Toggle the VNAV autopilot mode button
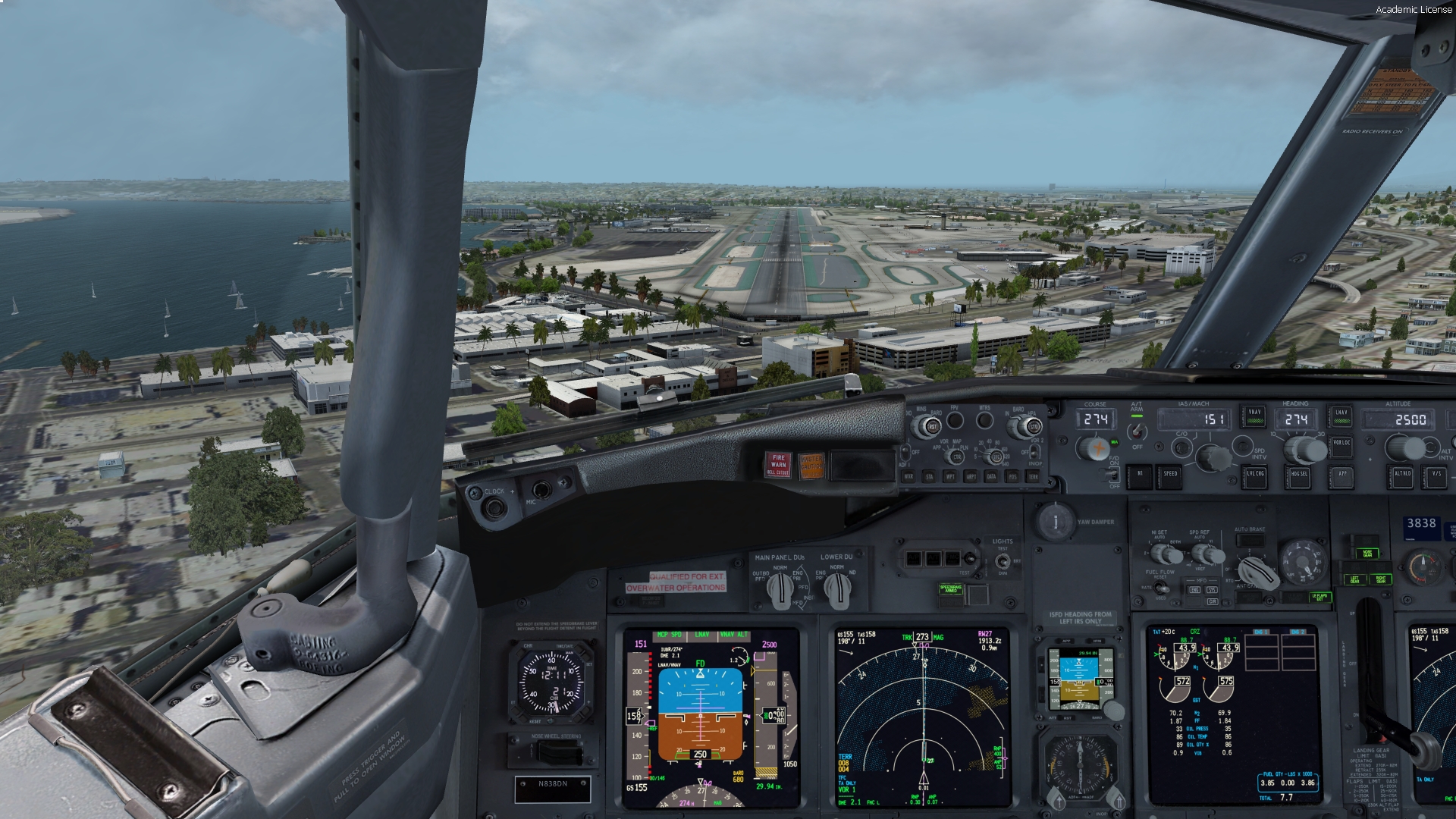The height and width of the screenshot is (819, 1456). point(1254,415)
